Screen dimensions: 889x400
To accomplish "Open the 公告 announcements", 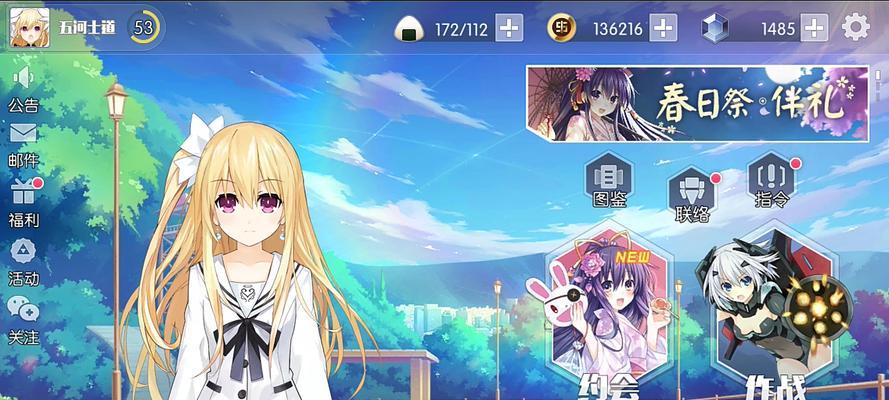I will [x=23, y=88].
